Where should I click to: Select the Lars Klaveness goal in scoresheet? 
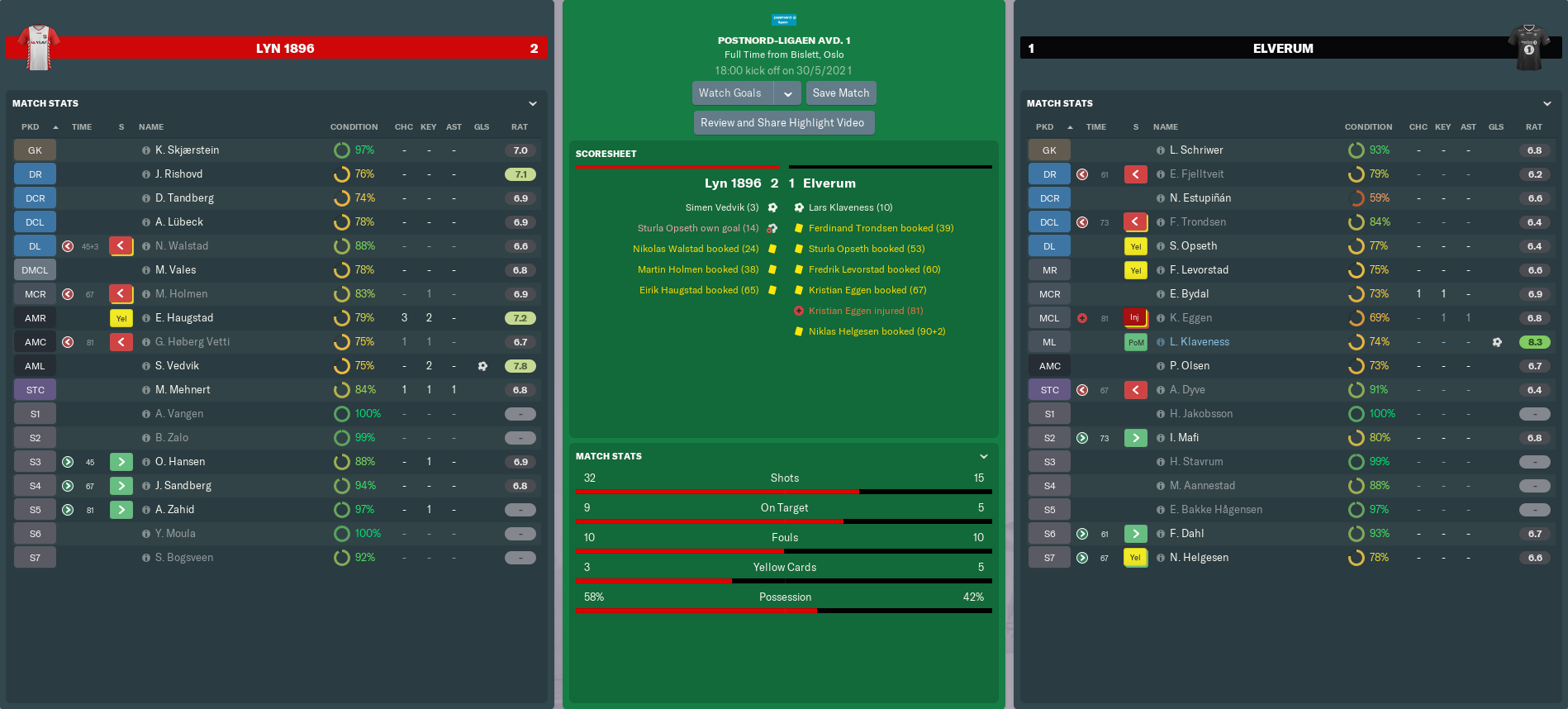pos(850,207)
